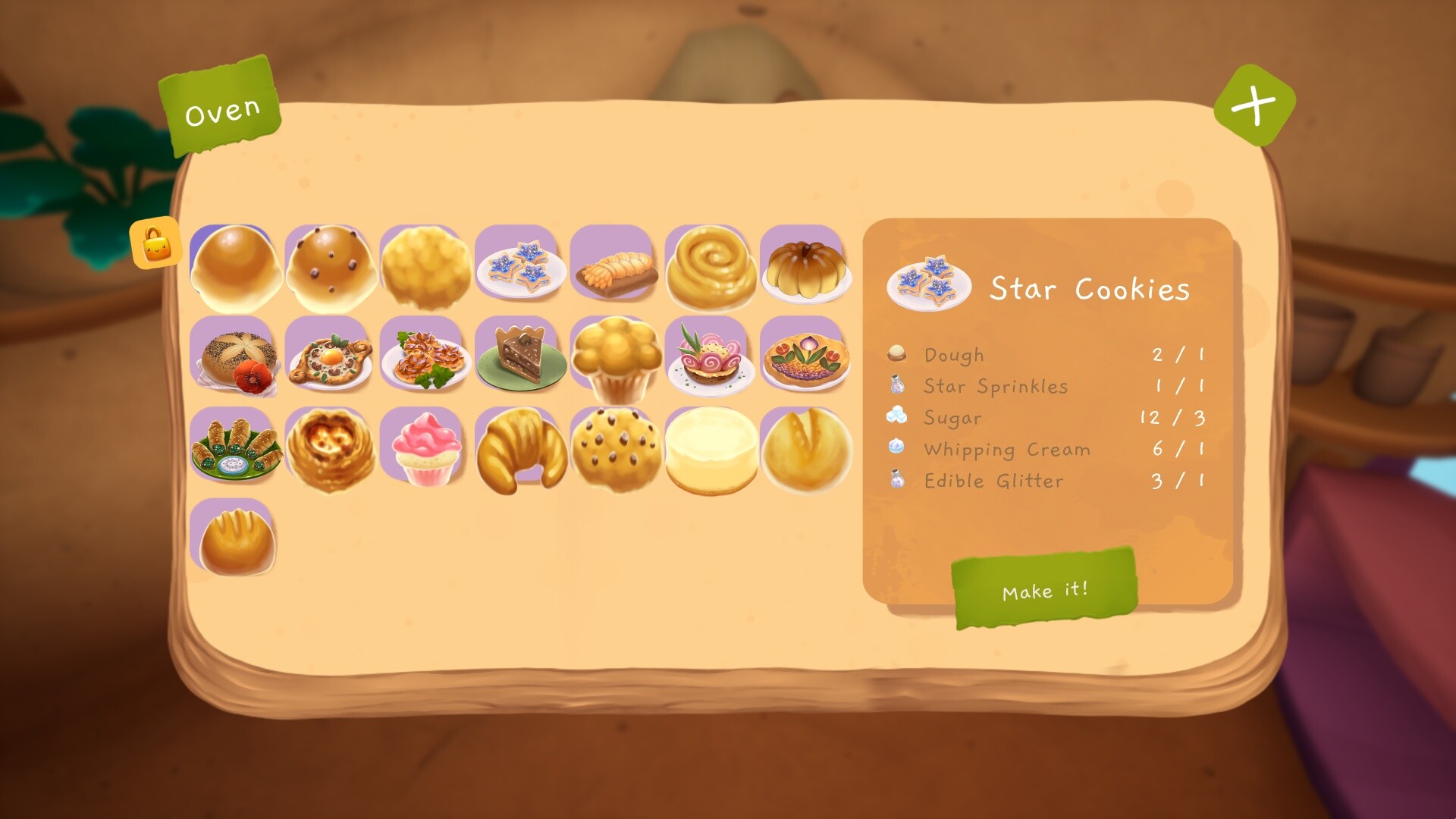Choose the glazed bundt cake recipe
Image resolution: width=1456 pixels, height=819 pixels.
pyautogui.click(x=805, y=267)
